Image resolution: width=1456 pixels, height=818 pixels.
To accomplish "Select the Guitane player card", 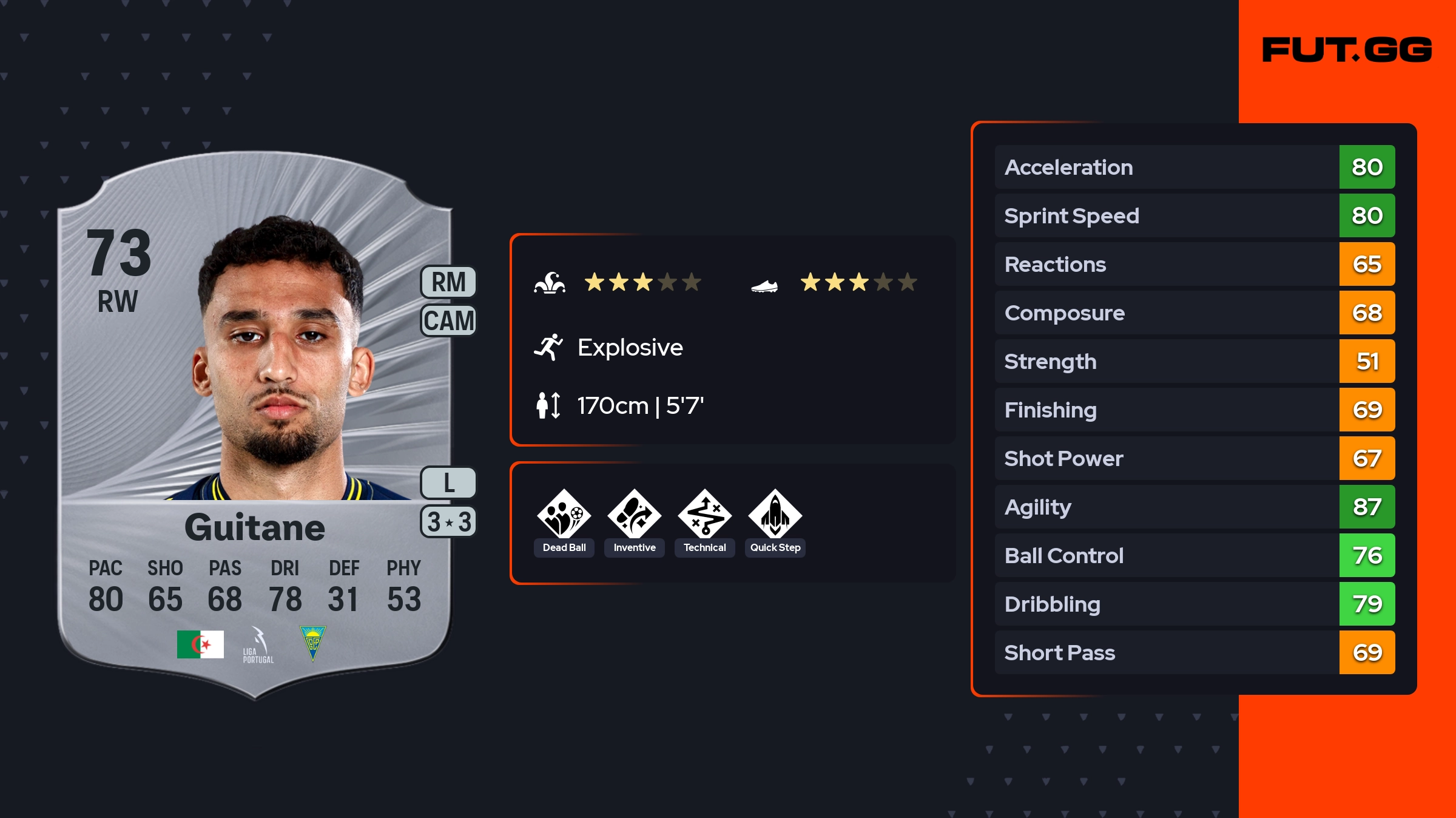I will (255, 425).
